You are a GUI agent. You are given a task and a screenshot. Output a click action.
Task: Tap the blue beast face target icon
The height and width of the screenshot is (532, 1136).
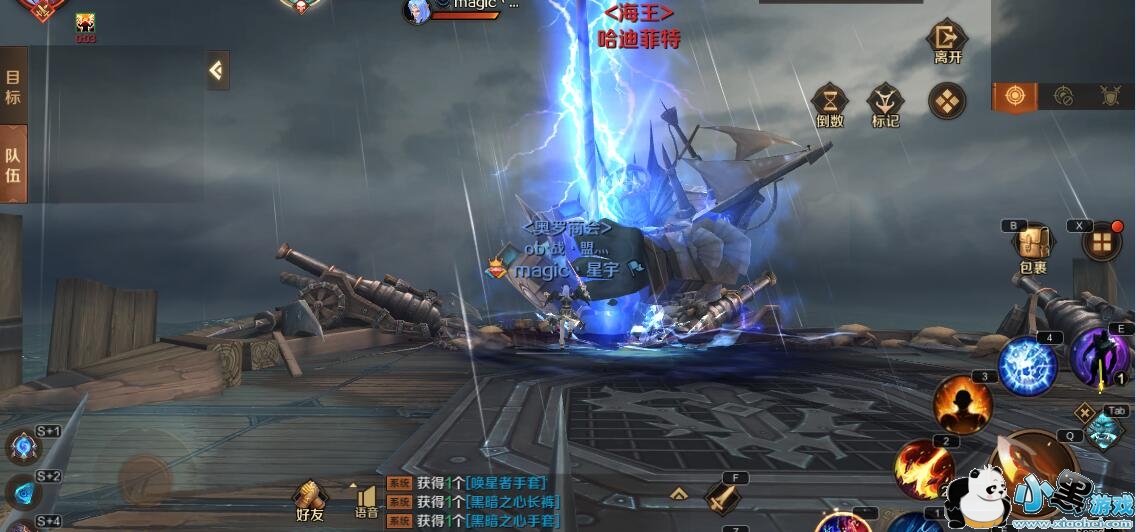1103,433
